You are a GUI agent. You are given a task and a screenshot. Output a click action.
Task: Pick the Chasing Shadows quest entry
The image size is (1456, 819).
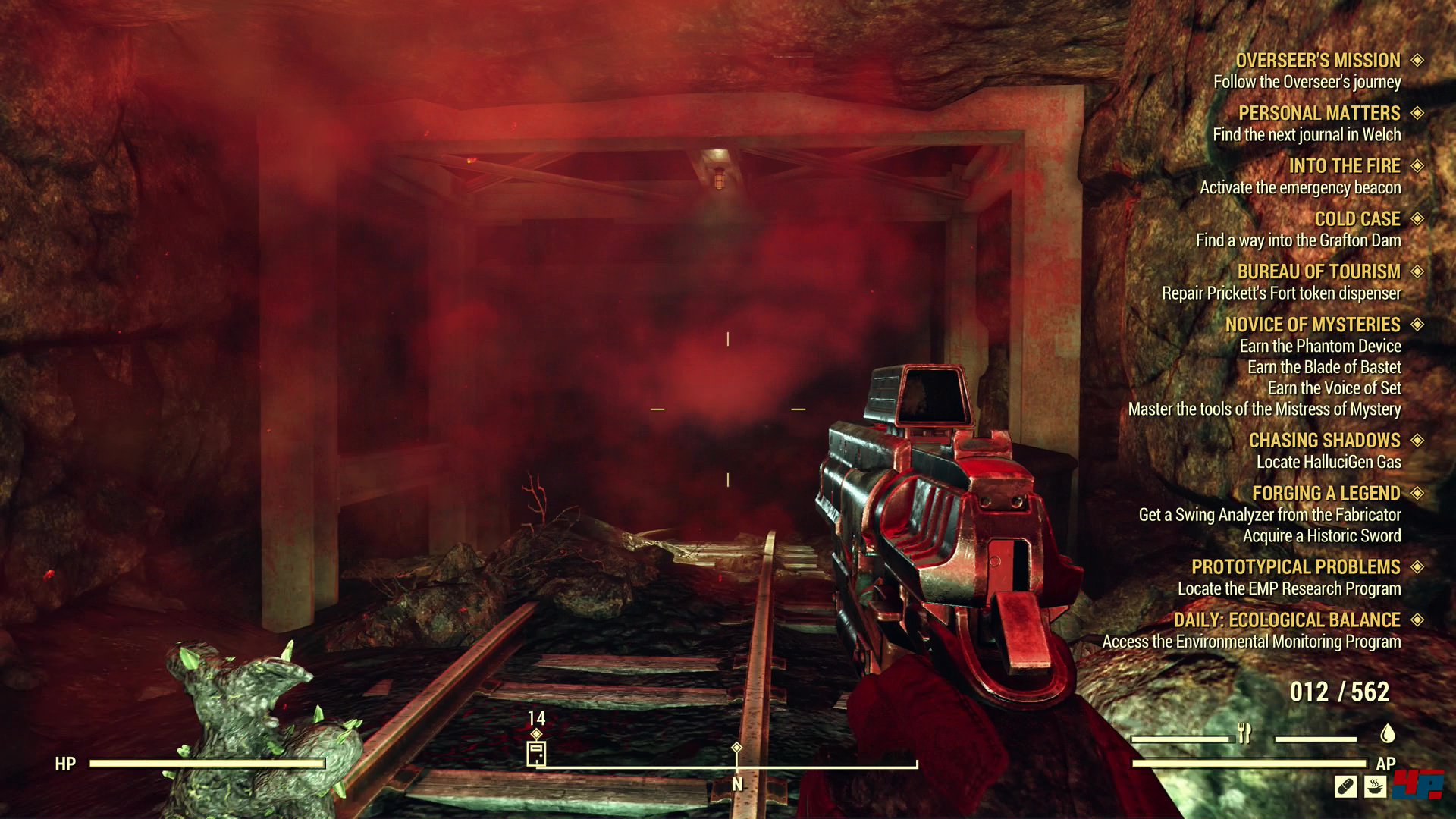pyautogui.click(x=1324, y=441)
